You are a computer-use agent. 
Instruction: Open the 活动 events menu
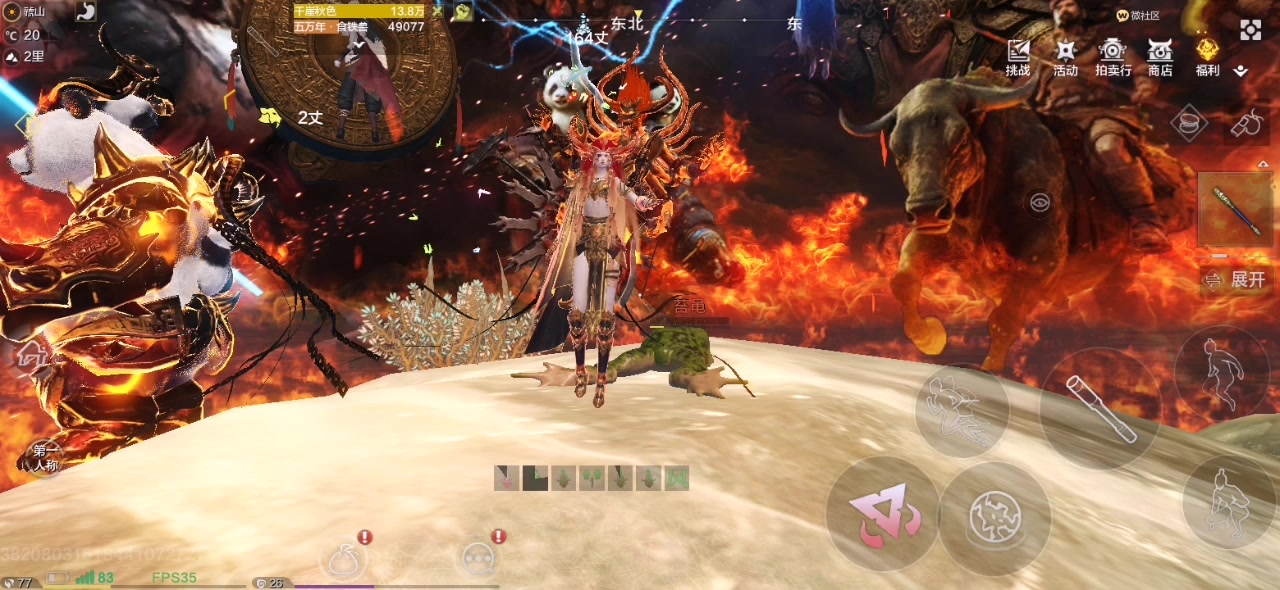coord(1065,57)
